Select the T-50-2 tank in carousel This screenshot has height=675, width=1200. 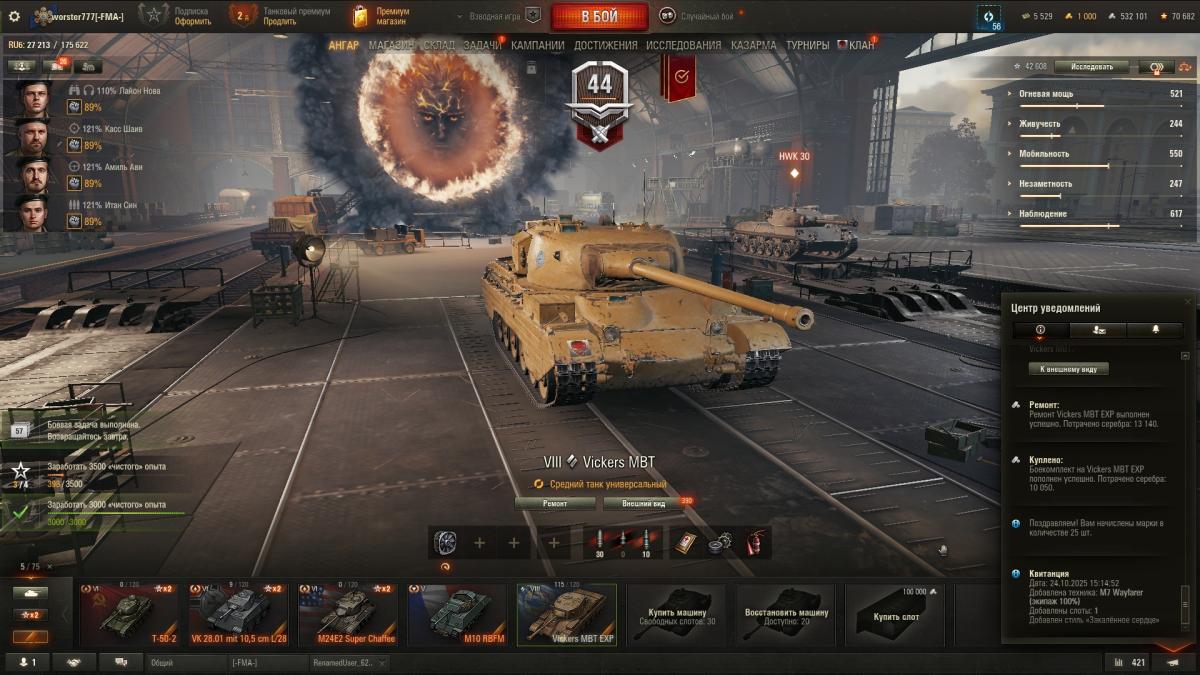click(x=127, y=614)
